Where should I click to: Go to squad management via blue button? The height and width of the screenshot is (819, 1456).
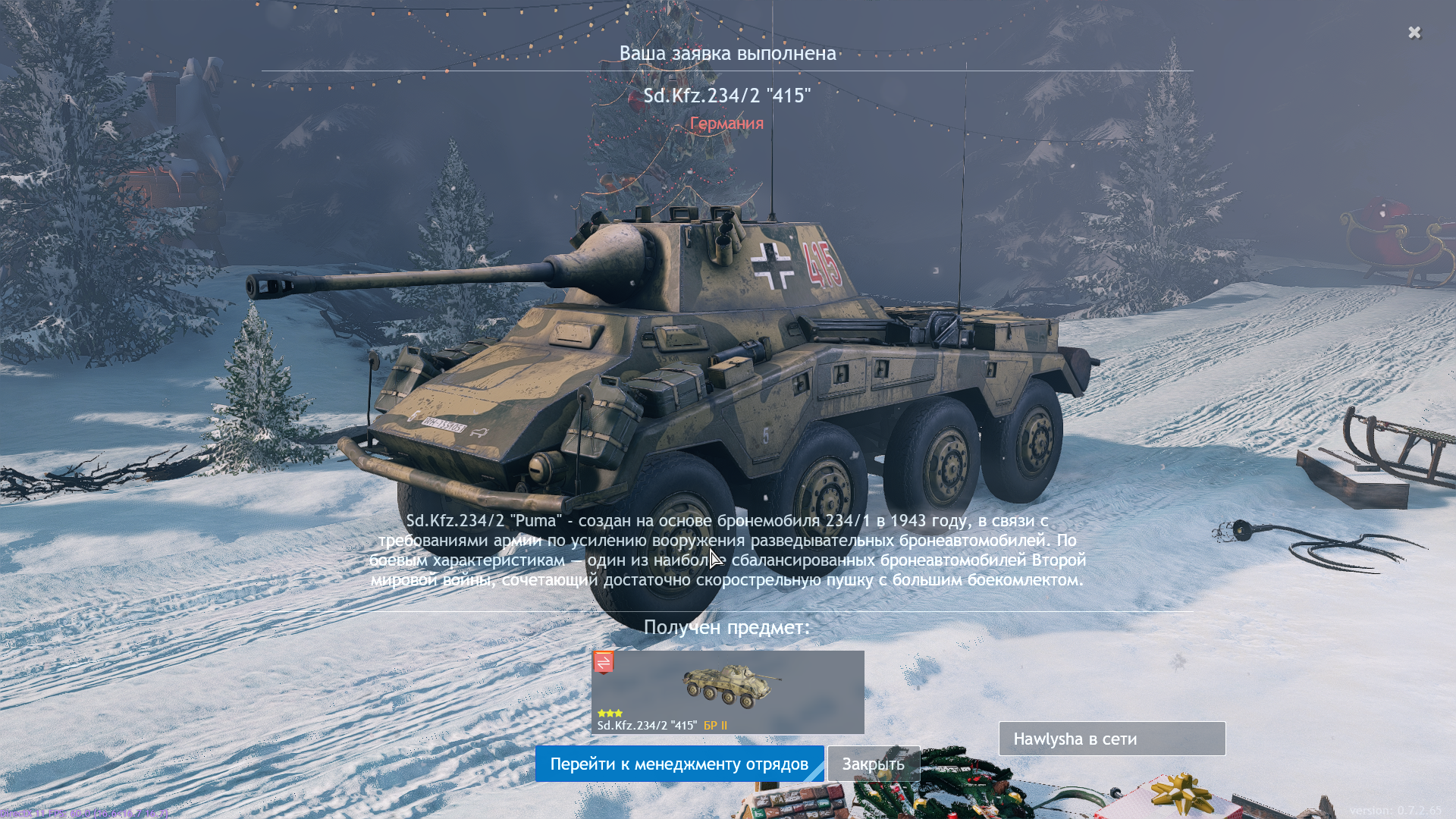point(679,764)
